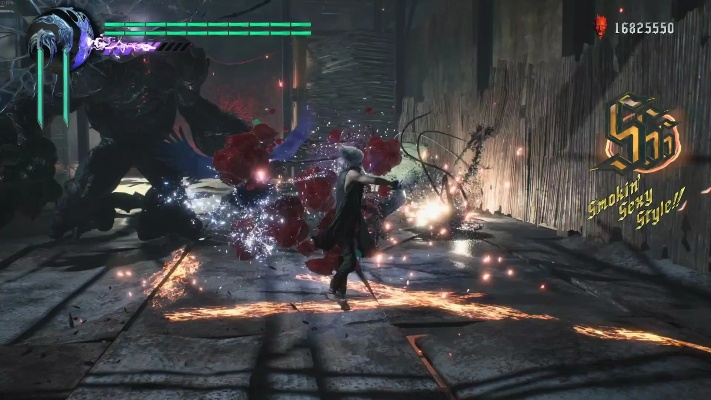
Task: Select the golden SS style rank emblem
Action: [x=642, y=136]
